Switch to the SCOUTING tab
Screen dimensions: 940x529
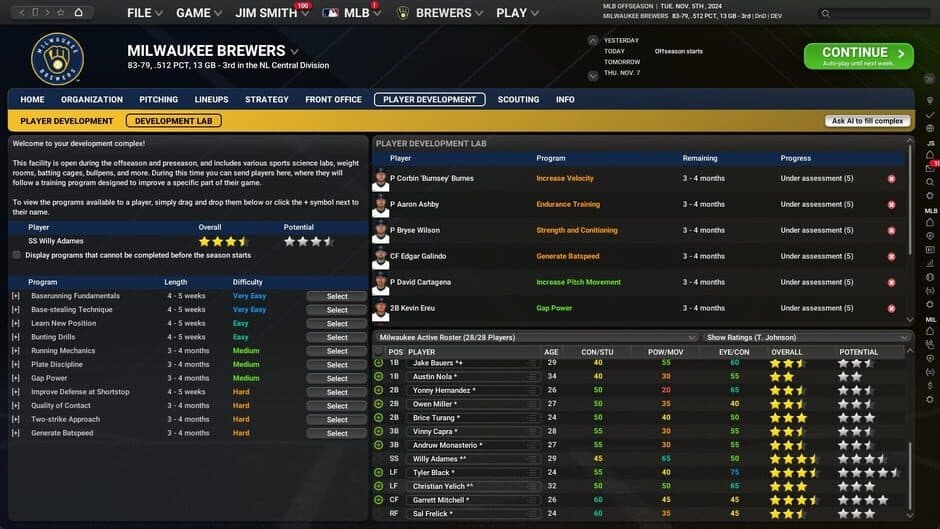point(518,100)
